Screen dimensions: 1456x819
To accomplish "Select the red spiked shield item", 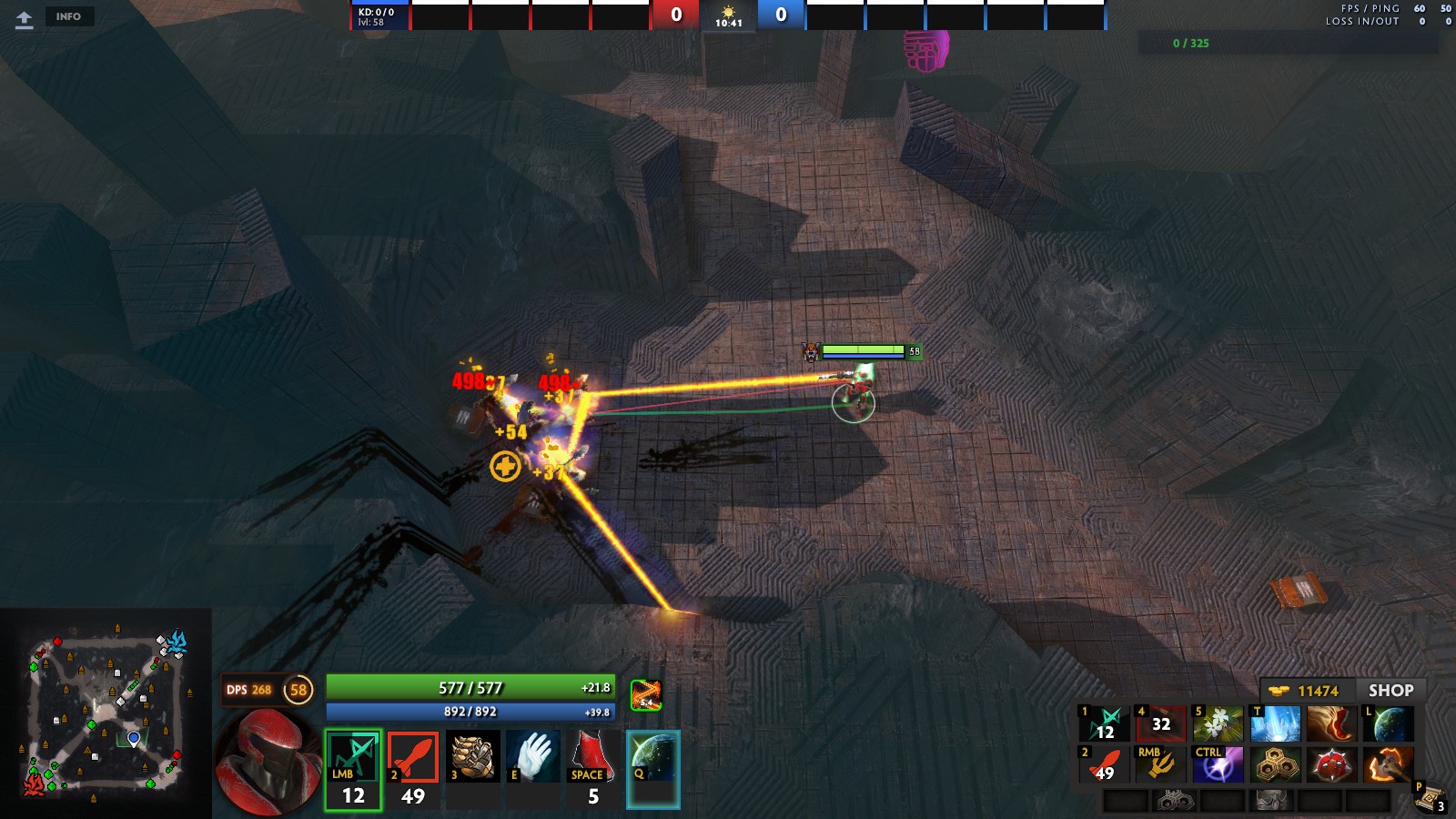I will tap(1332, 765).
